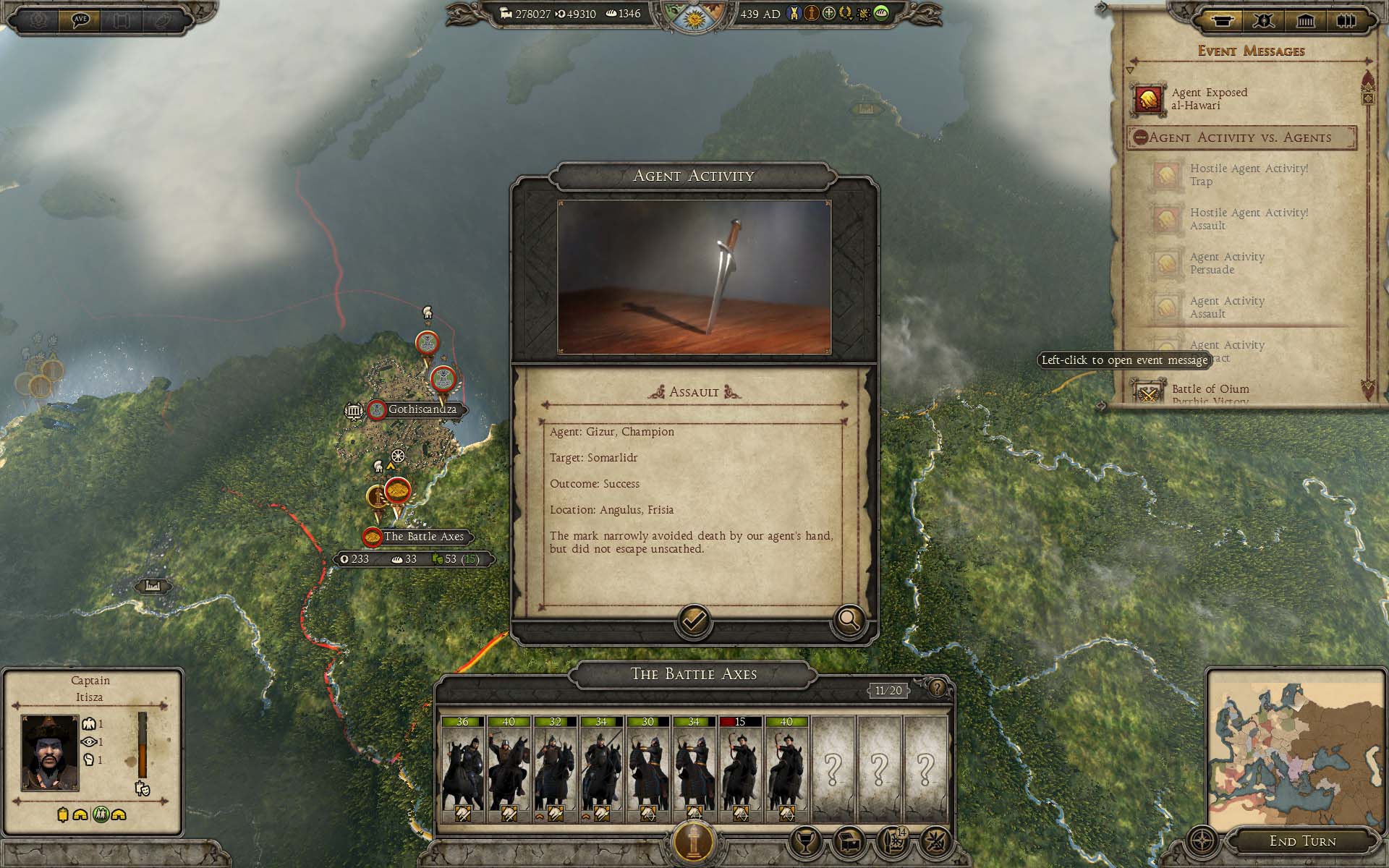Image resolution: width=1389 pixels, height=868 pixels.
Task: Select Captain Itisza's portrait
Action: pyautogui.click(x=50, y=752)
